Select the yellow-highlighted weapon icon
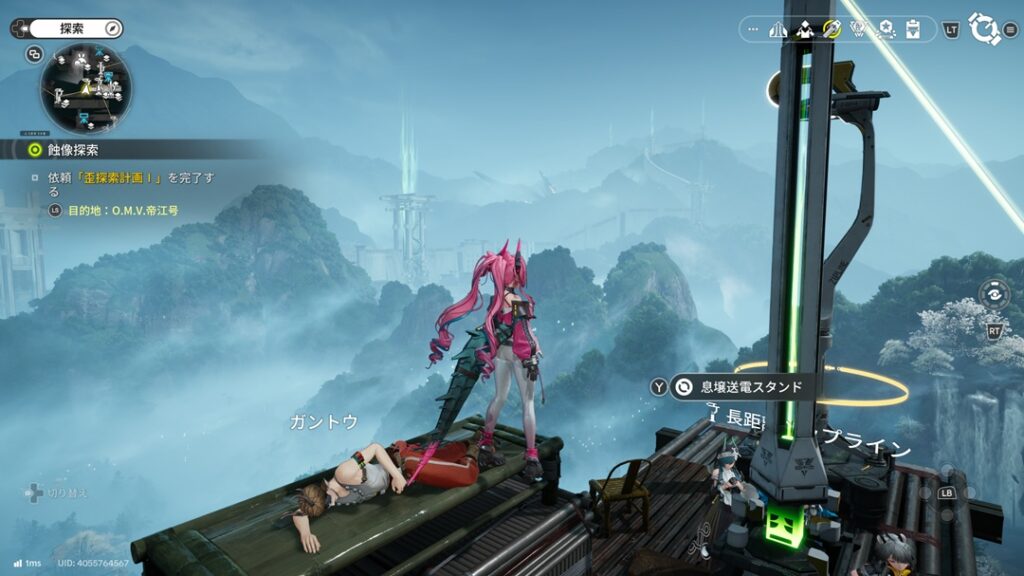 coord(831,29)
